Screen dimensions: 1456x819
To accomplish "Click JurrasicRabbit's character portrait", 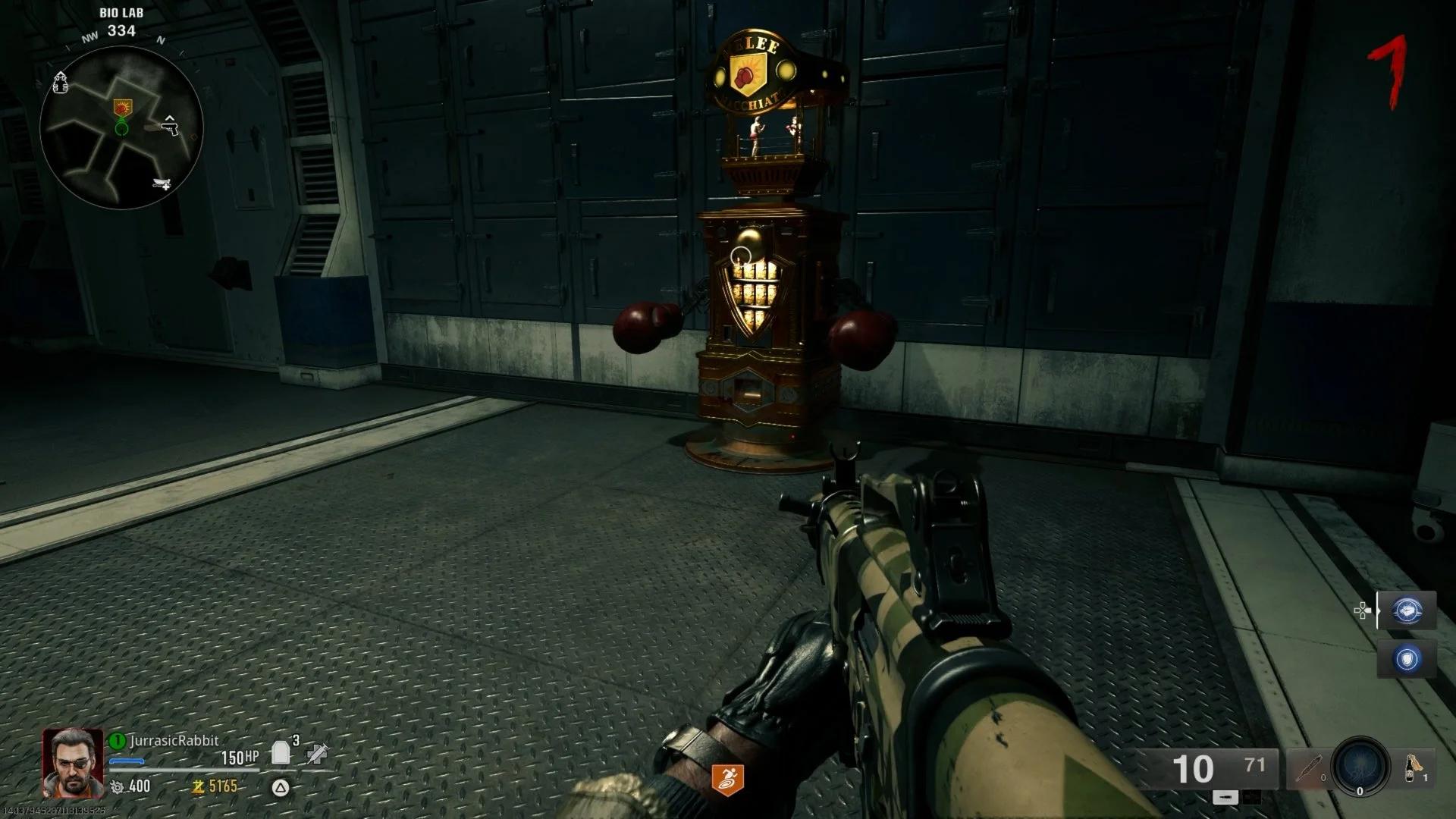I will click(73, 762).
